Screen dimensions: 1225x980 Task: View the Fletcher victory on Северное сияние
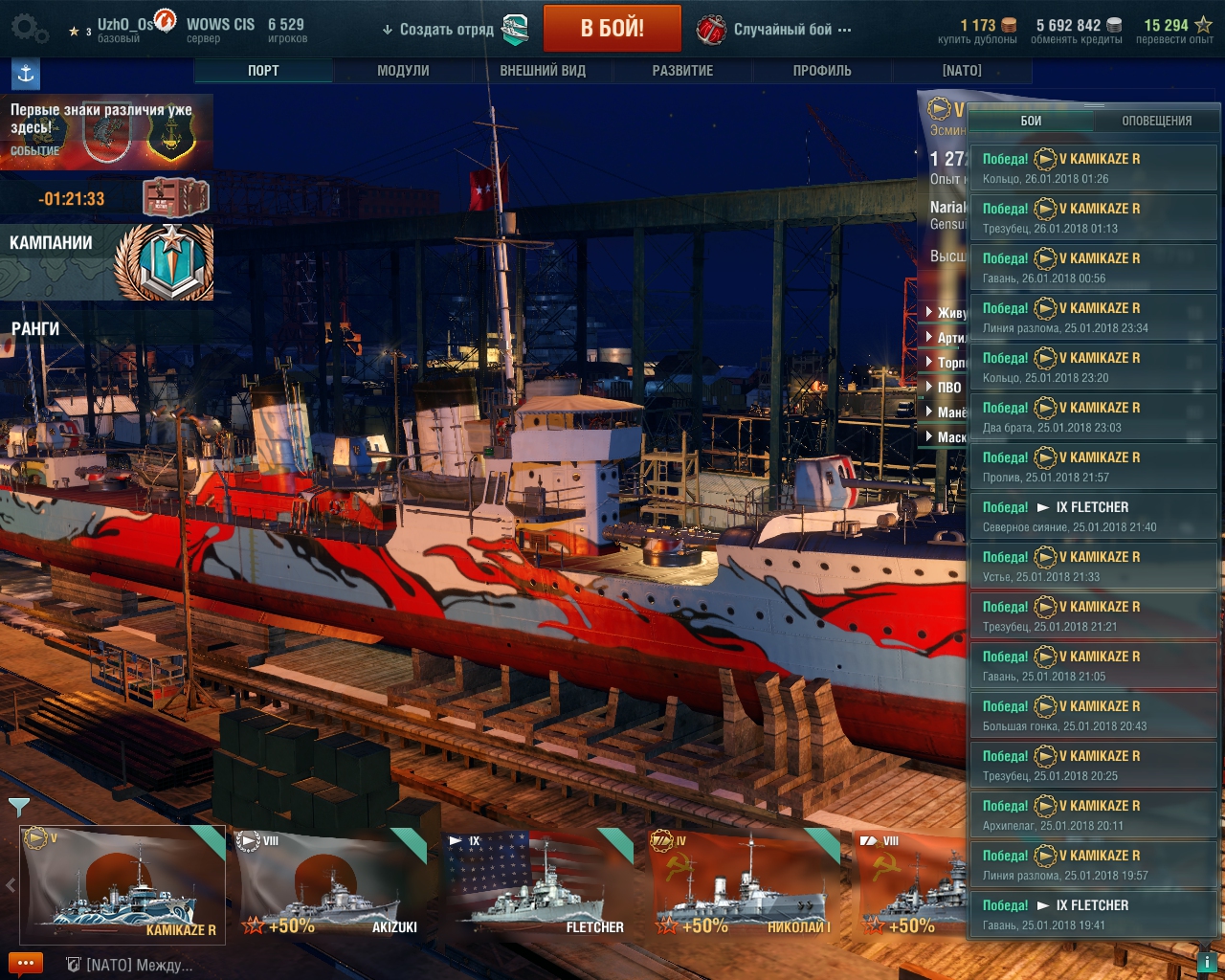click(x=1093, y=516)
